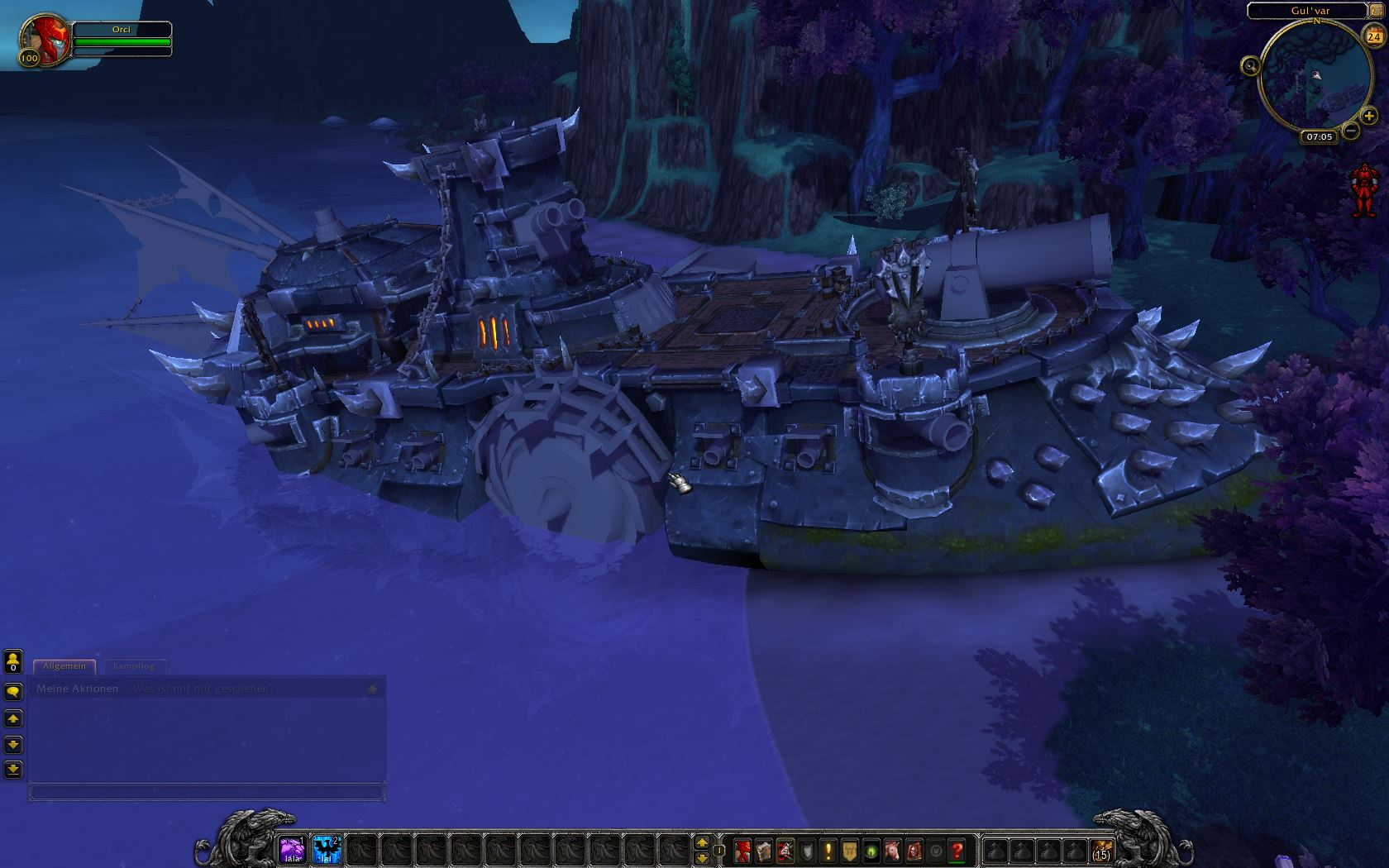Viewport: 1389px width, 868px height.
Task: Open the world map button beside Gul'var
Action: 1375,11
